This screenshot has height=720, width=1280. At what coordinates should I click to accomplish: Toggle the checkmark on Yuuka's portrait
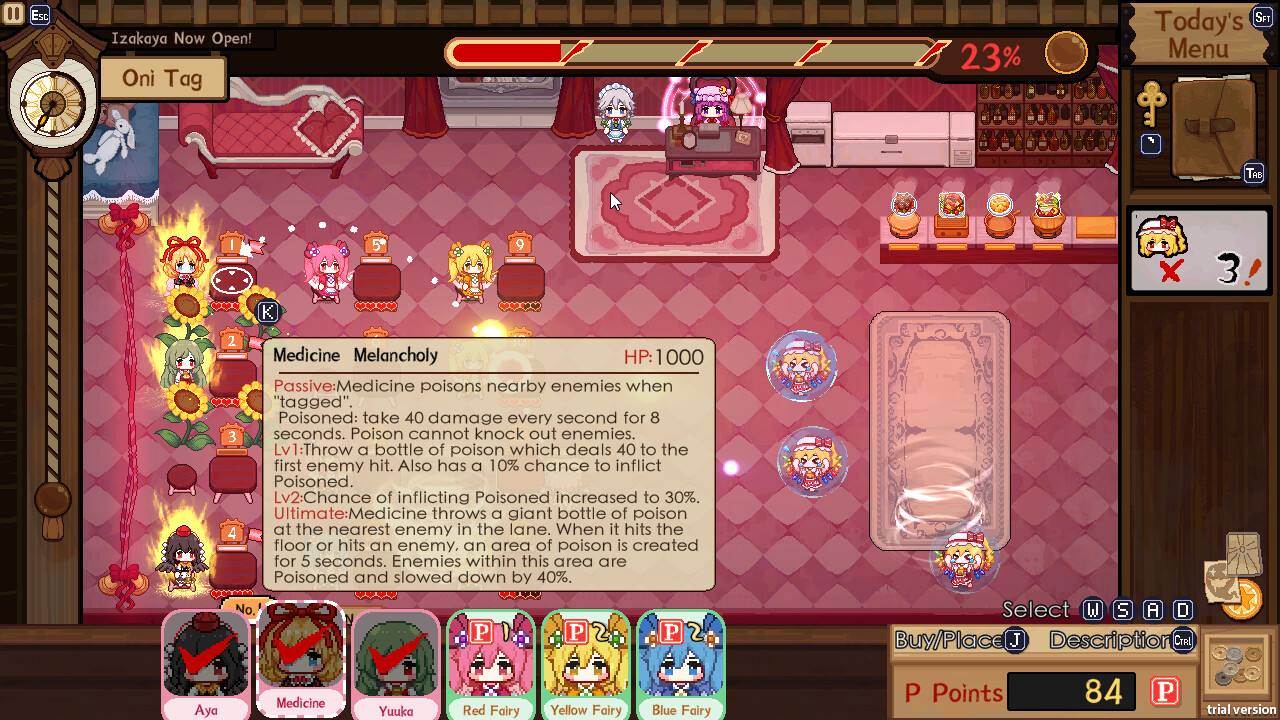click(394, 651)
